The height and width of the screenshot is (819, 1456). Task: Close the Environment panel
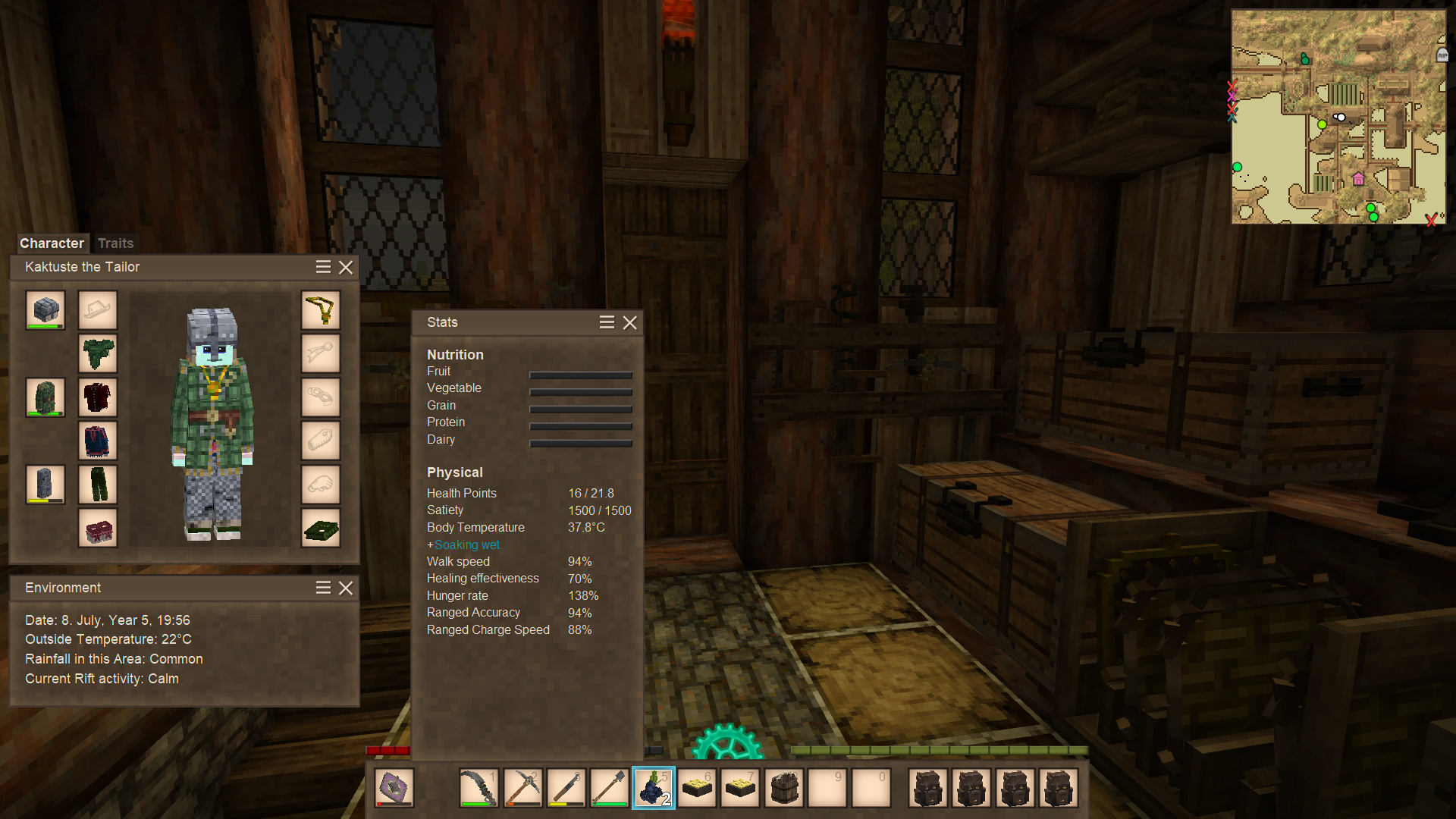(x=346, y=588)
